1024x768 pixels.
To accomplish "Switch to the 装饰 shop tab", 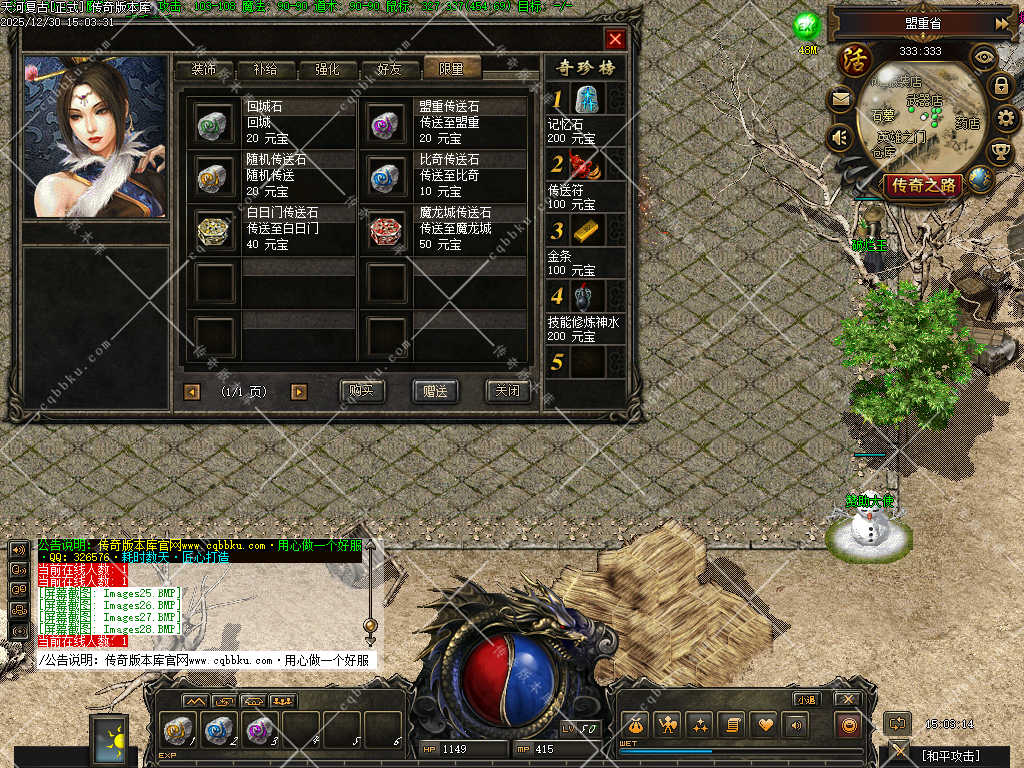I will (204, 69).
